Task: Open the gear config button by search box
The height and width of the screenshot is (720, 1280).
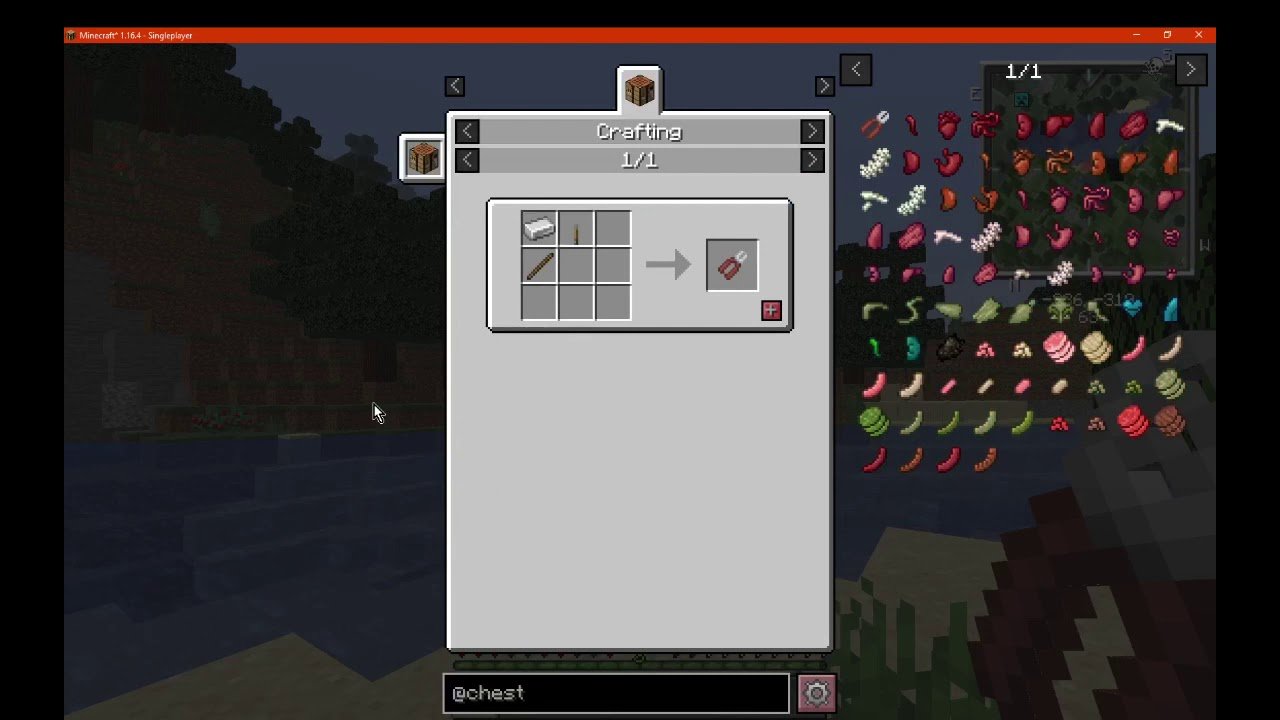Action: point(816,693)
